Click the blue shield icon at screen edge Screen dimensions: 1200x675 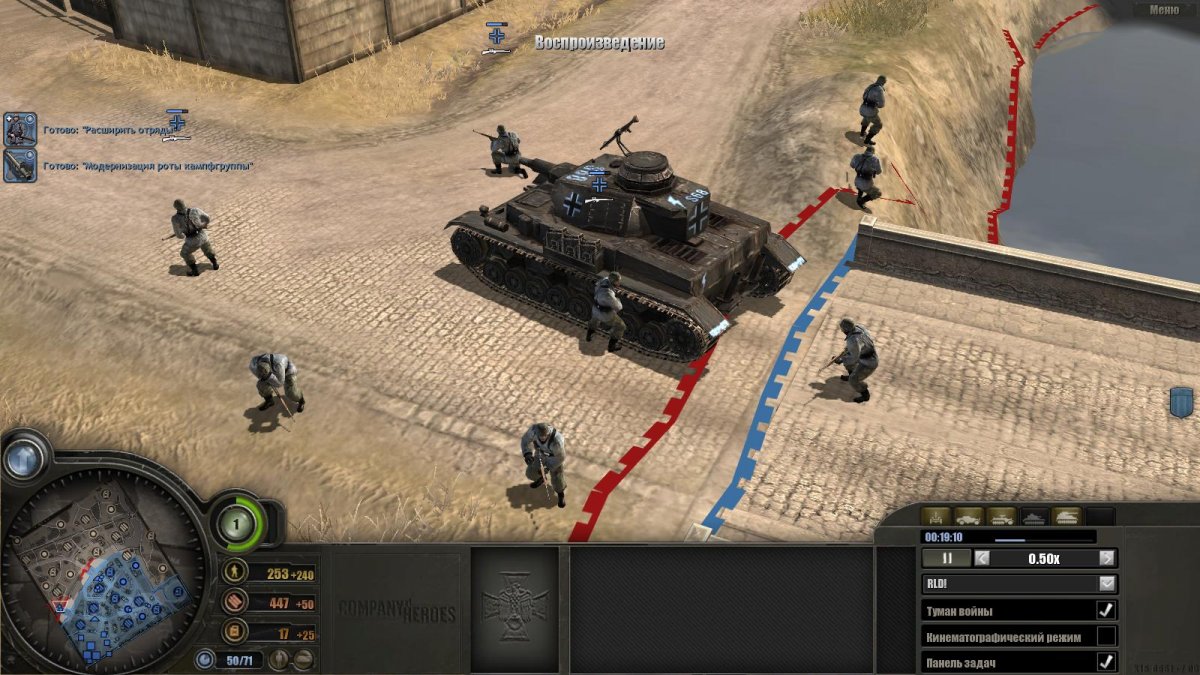(1180, 403)
